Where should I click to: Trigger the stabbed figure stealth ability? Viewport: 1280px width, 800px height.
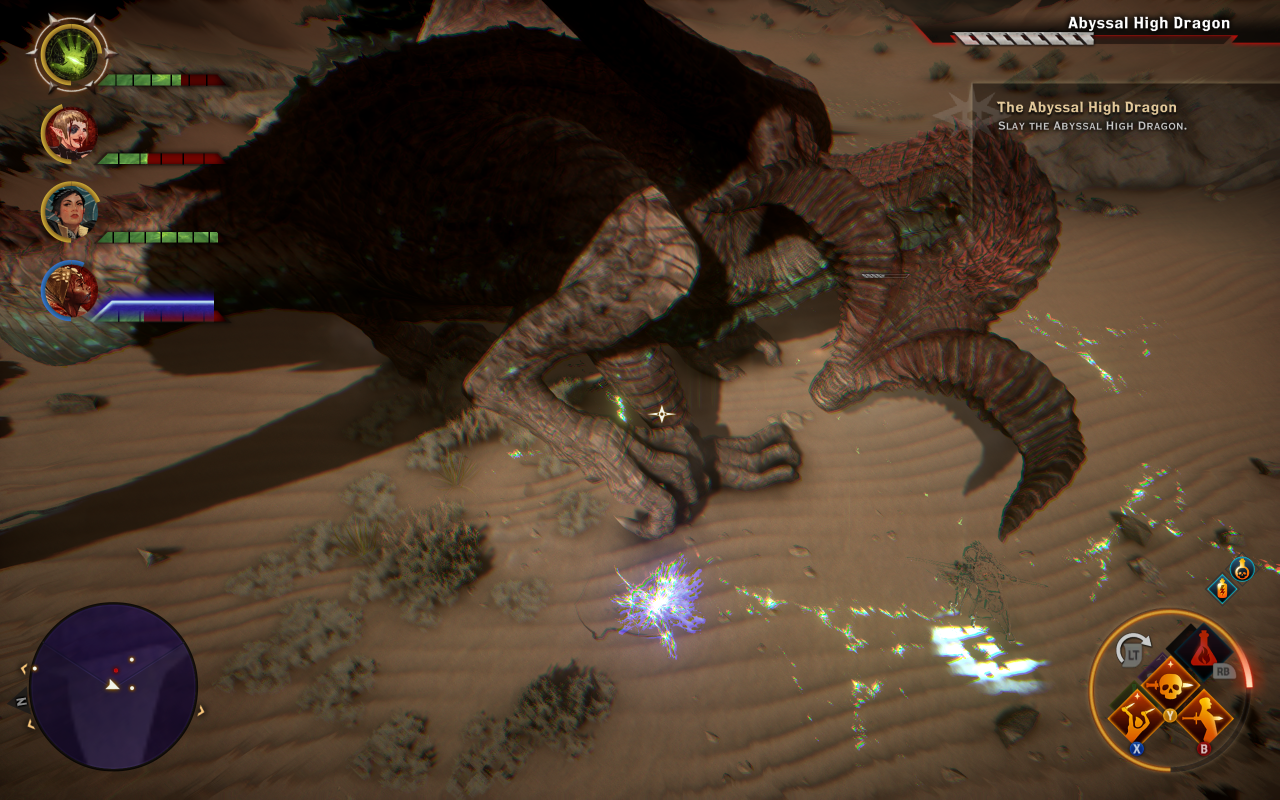[1203, 718]
